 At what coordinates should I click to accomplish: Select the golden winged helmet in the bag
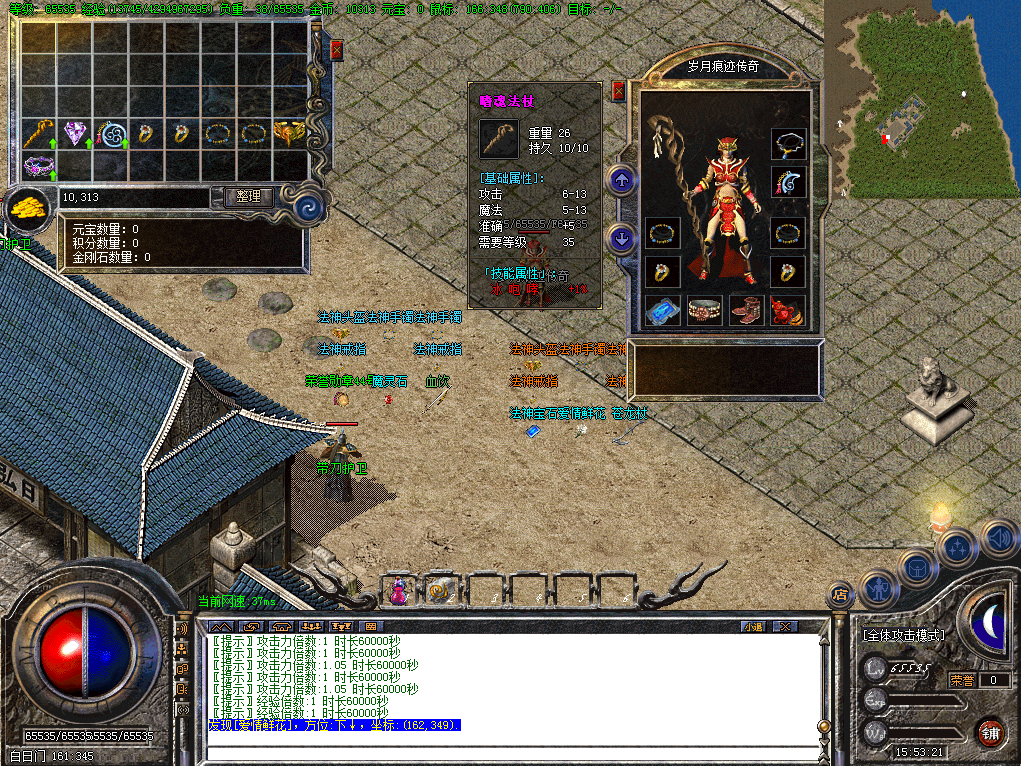tap(289, 132)
